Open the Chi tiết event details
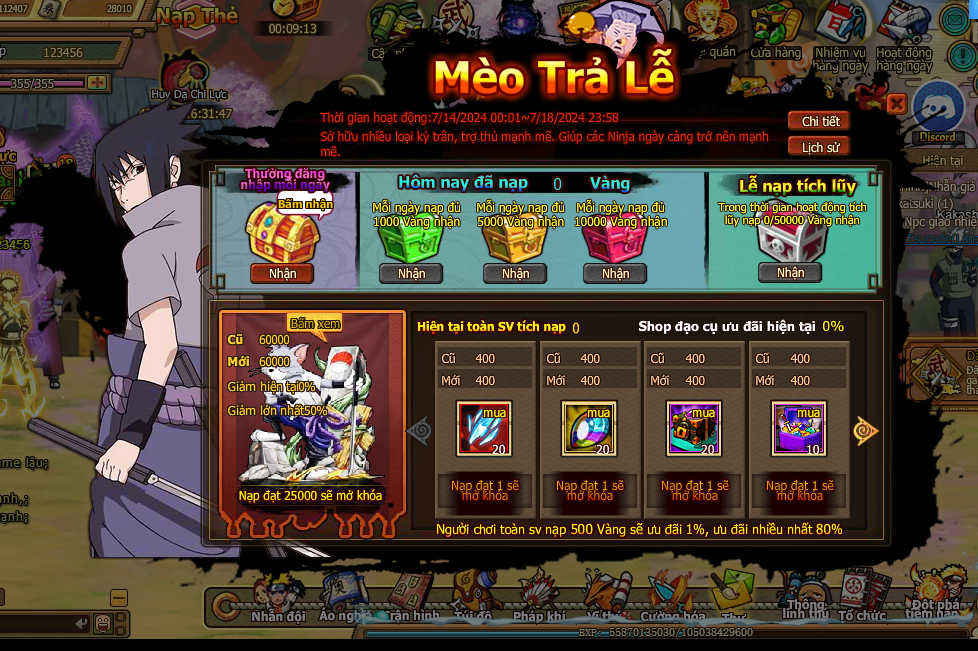This screenshot has width=978, height=651. coord(819,121)
